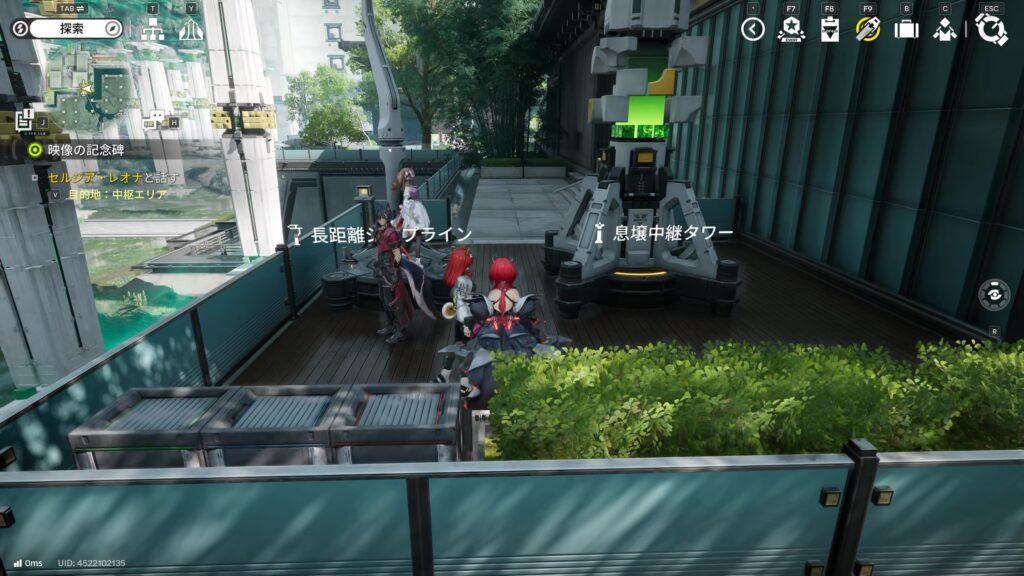The image size is (1024, 576).
Task: Open the clipboard icon with downward triangle
Action: click(x=829, y=29)
